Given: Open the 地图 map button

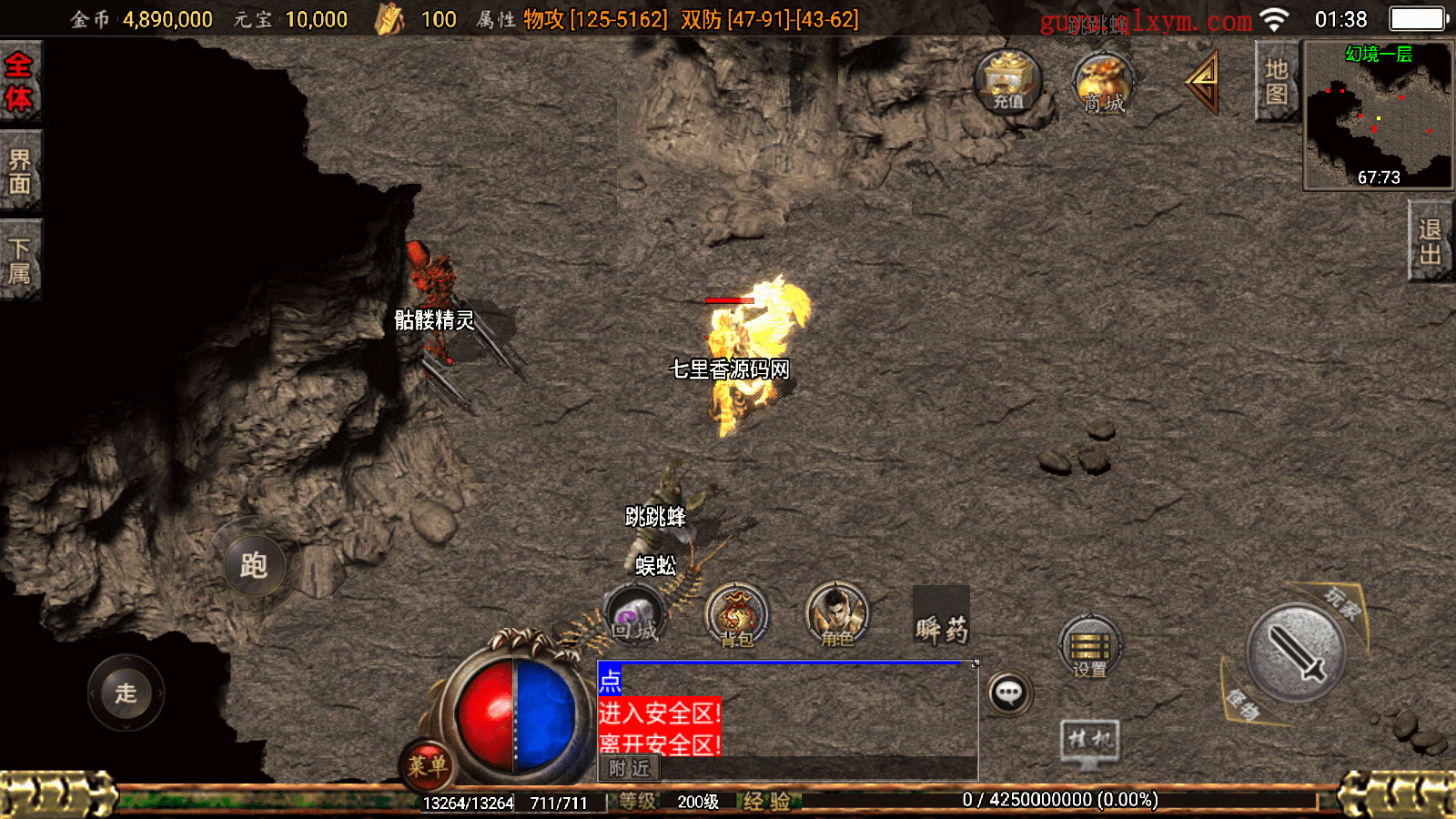Looking at the screenshot, I should pyautogui.click(x=1276, y=82).
